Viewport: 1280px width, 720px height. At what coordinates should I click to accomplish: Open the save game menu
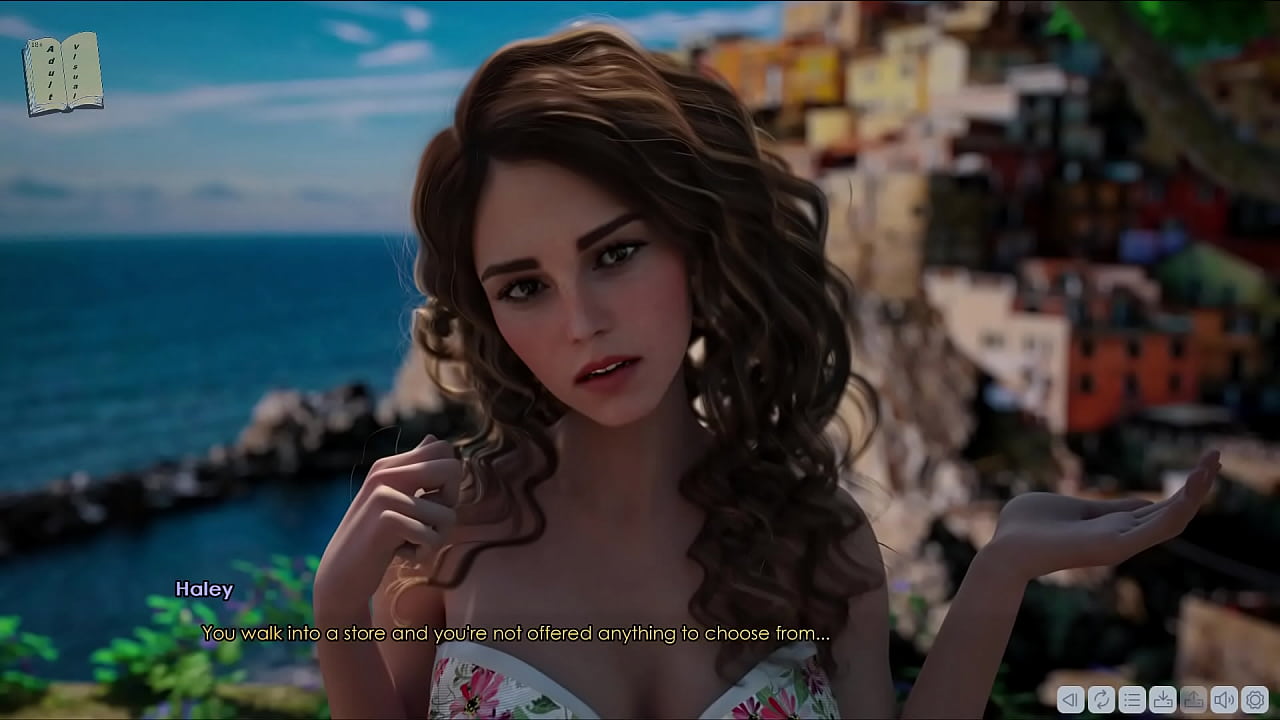(1163, 699)
